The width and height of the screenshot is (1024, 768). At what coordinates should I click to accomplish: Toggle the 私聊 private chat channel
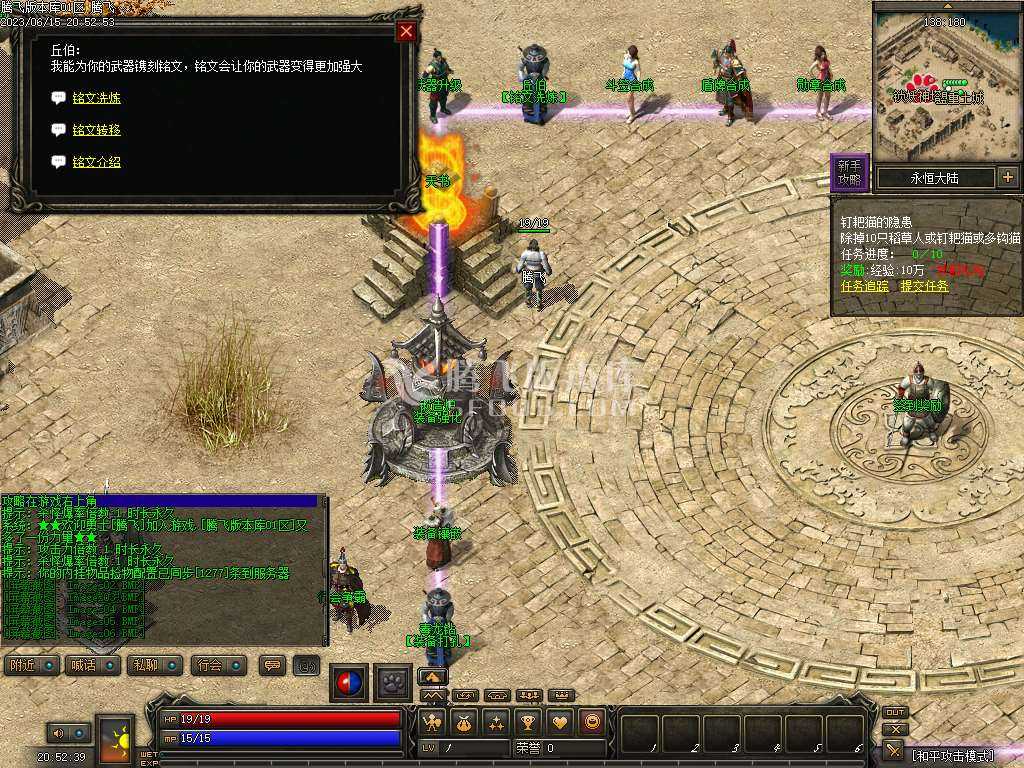(153, 665)
